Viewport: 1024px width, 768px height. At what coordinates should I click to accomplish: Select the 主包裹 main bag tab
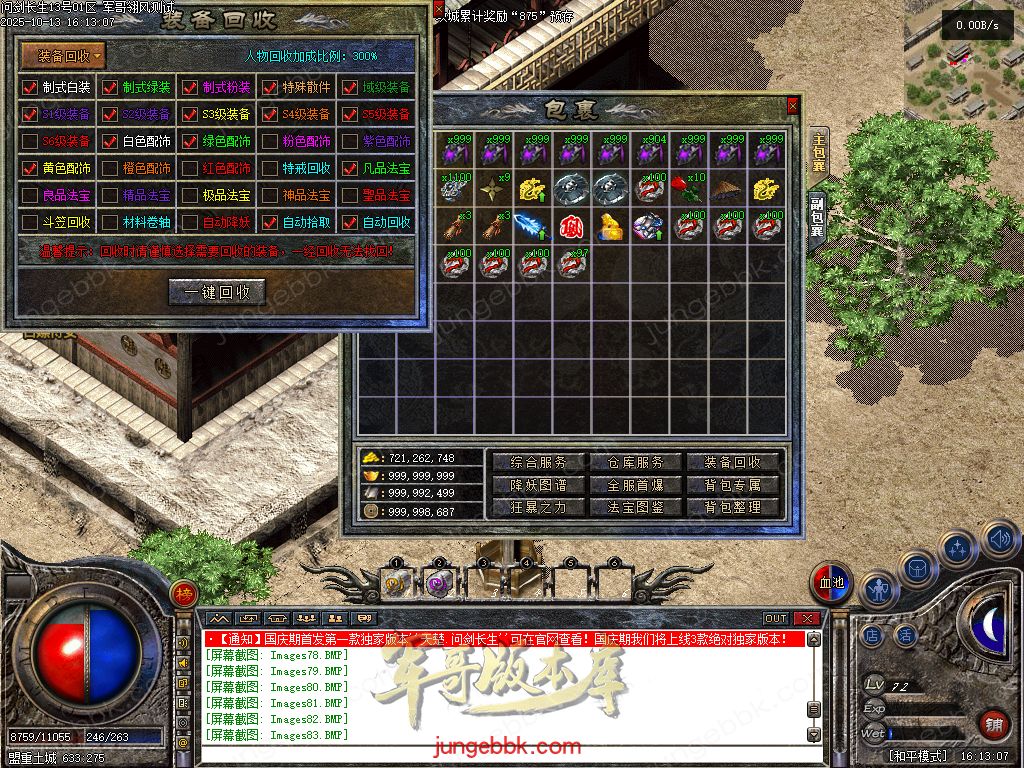(818, 151)
